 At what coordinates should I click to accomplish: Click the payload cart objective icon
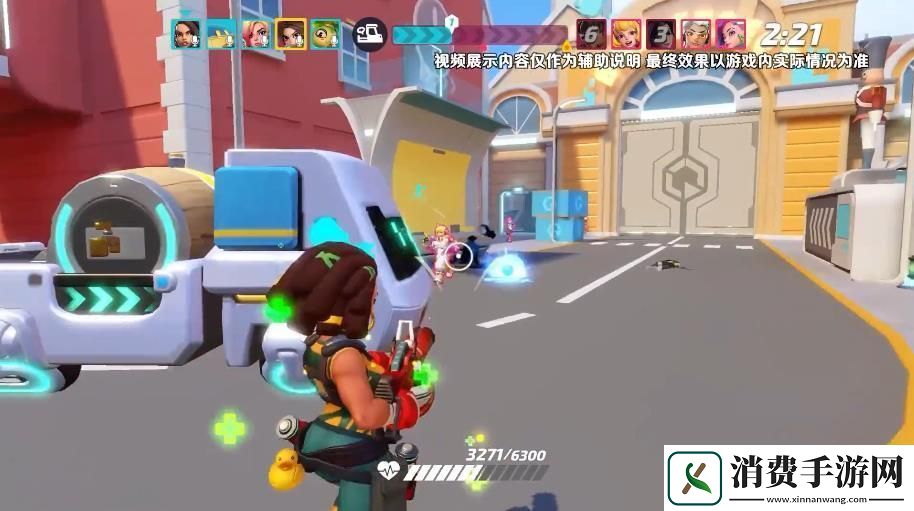[369, 35]
